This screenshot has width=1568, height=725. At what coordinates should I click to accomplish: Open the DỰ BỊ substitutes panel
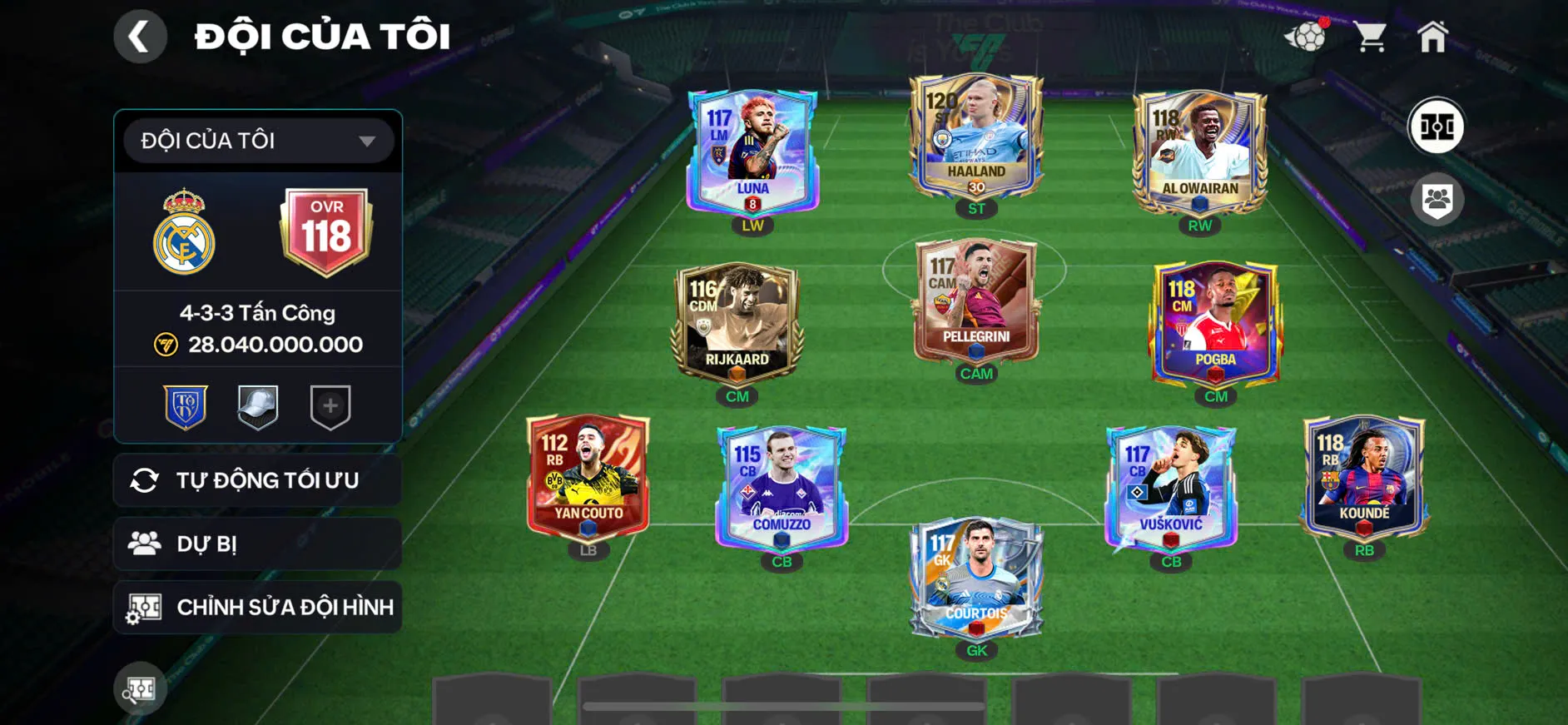click(x=257, y=544)
